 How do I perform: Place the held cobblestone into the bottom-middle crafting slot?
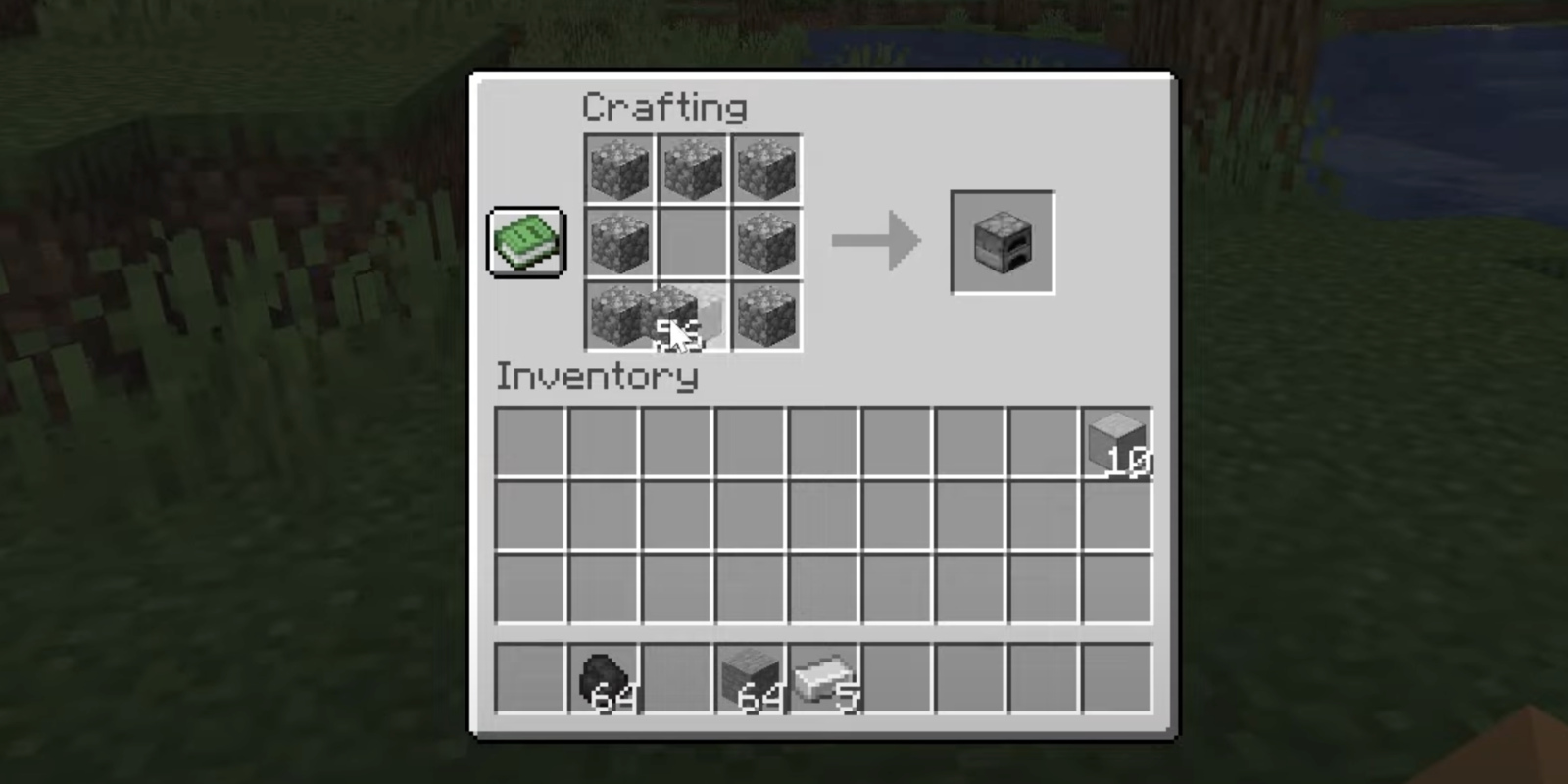coord(693,316)
